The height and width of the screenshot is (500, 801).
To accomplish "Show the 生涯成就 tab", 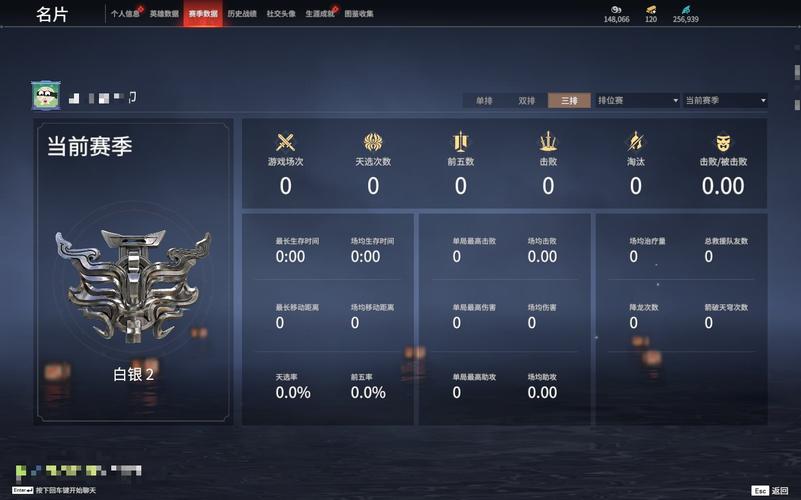I will [x=320, y=14].
